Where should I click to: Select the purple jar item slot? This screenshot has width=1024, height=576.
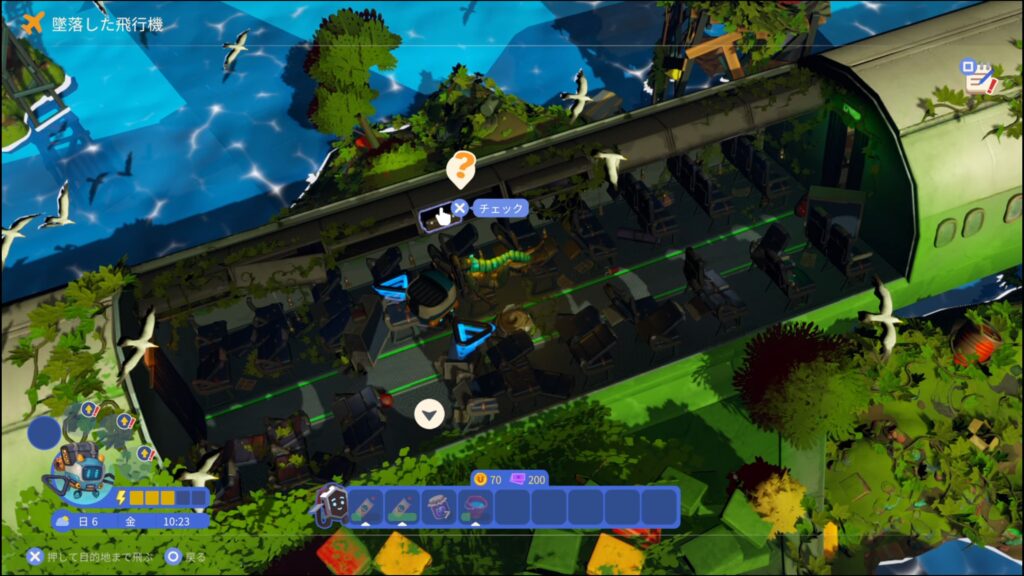click(x=437, y=507)
